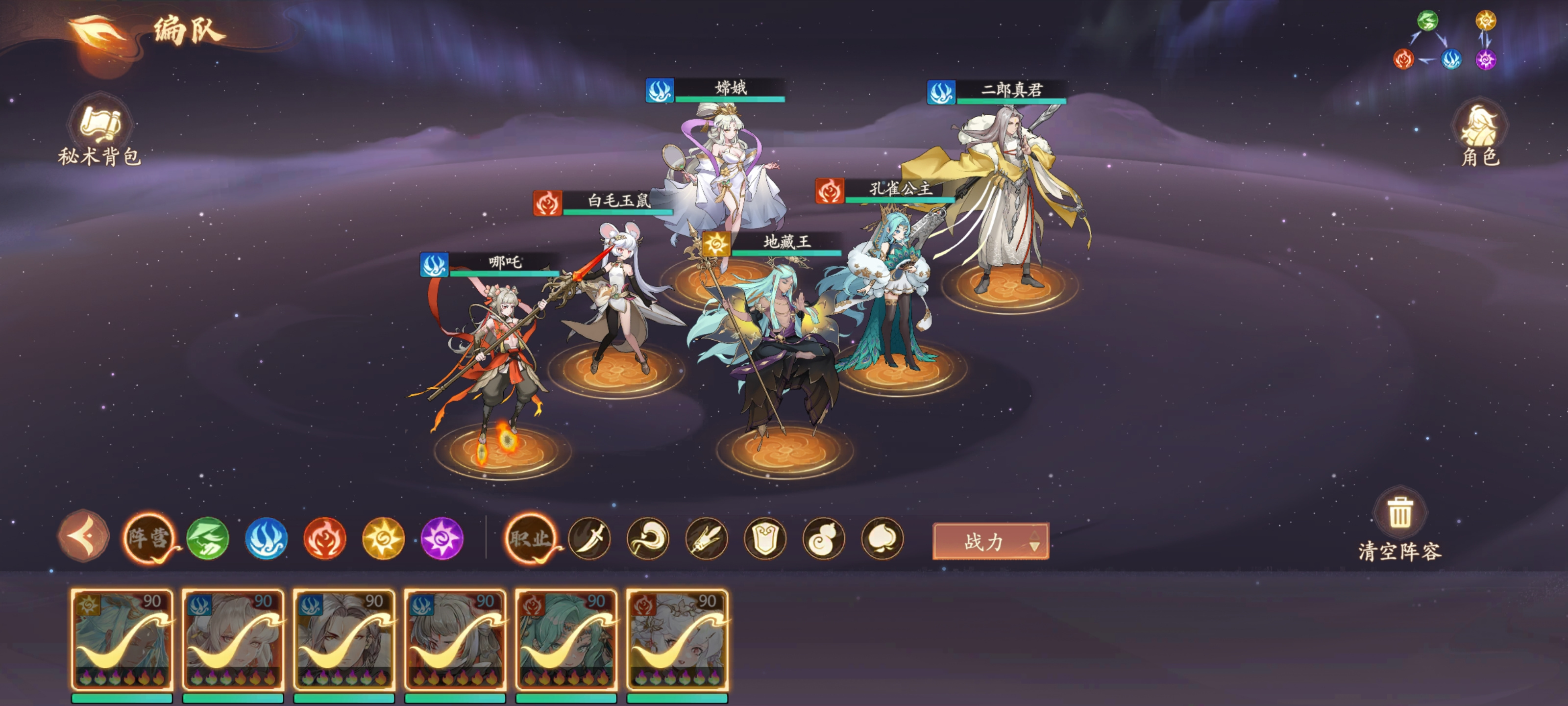Image resolution: width=1568 pixels, height=706 pixels.
Task: Go back using the arrow button
Action: (x=84, y=537)
